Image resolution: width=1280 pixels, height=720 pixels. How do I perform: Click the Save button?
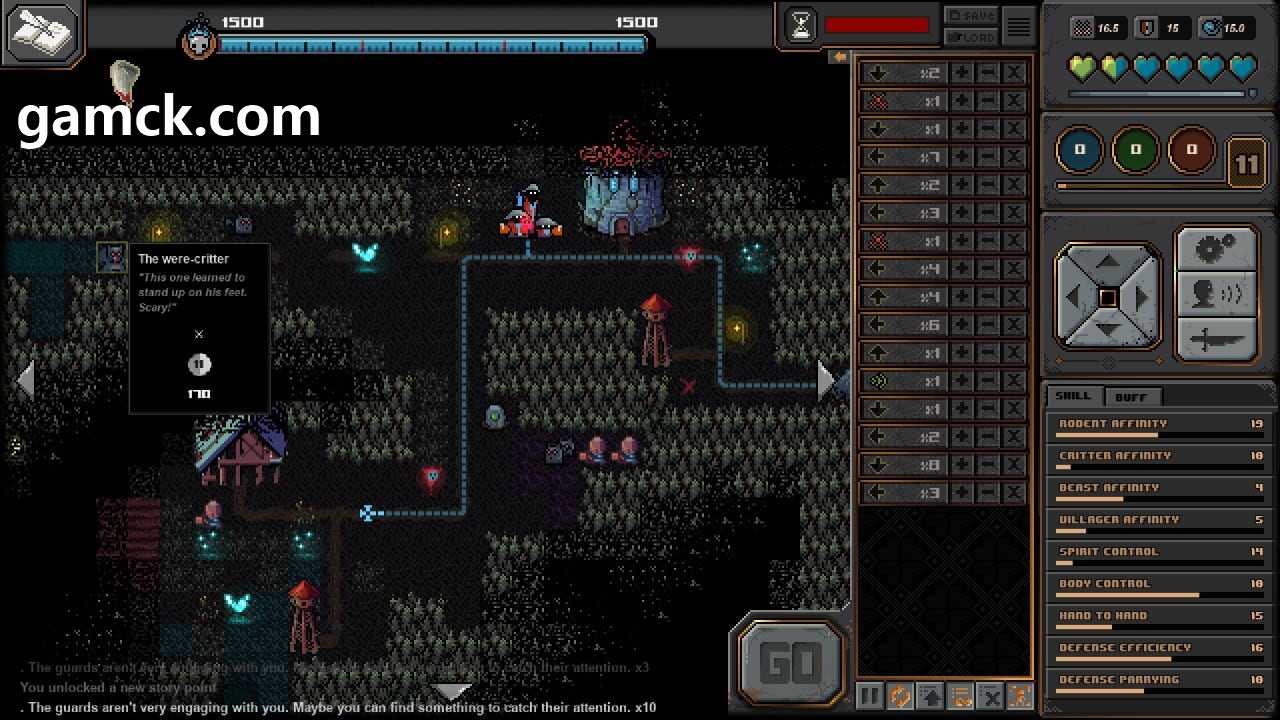[971, 16]
